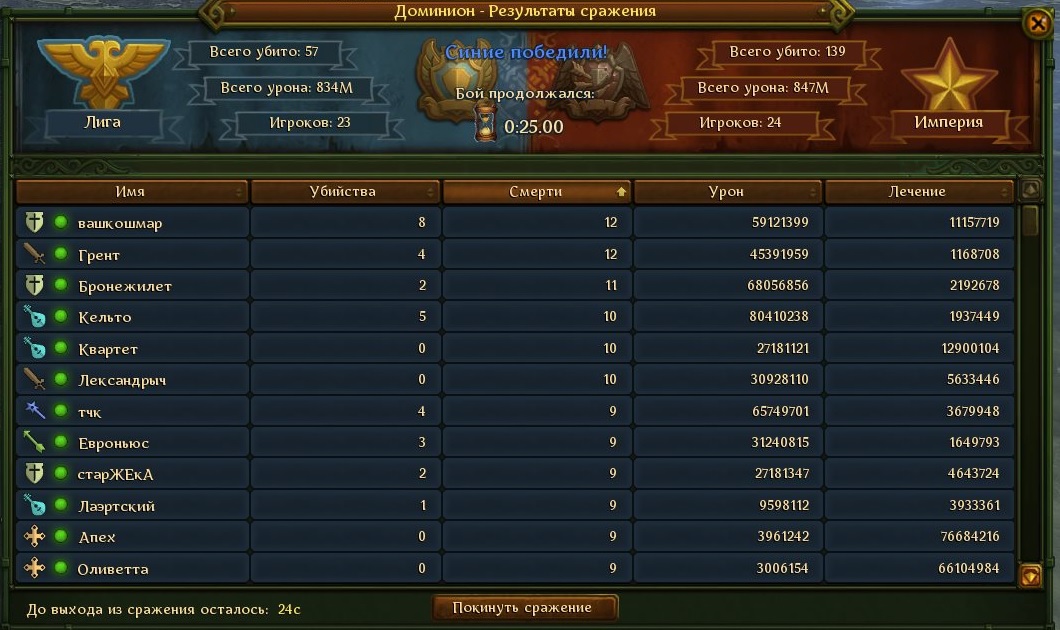This screenshot has width=1060, height=630.
Task: Sort players by Лечение column
Action: pyautogui.click(x=918, y=191)
